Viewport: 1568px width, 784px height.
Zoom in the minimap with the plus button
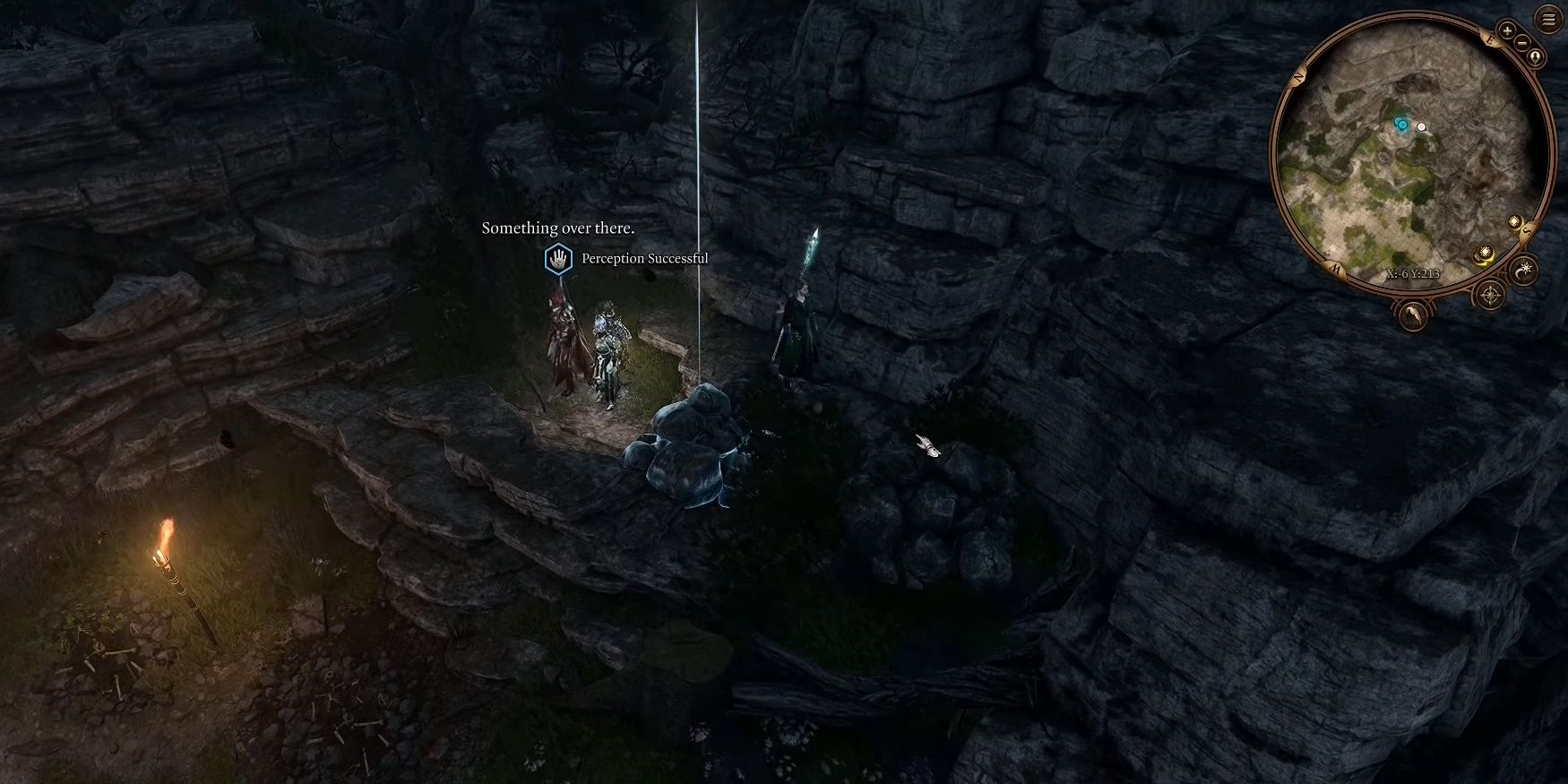pyautogui.click(x=1506, y=30)
